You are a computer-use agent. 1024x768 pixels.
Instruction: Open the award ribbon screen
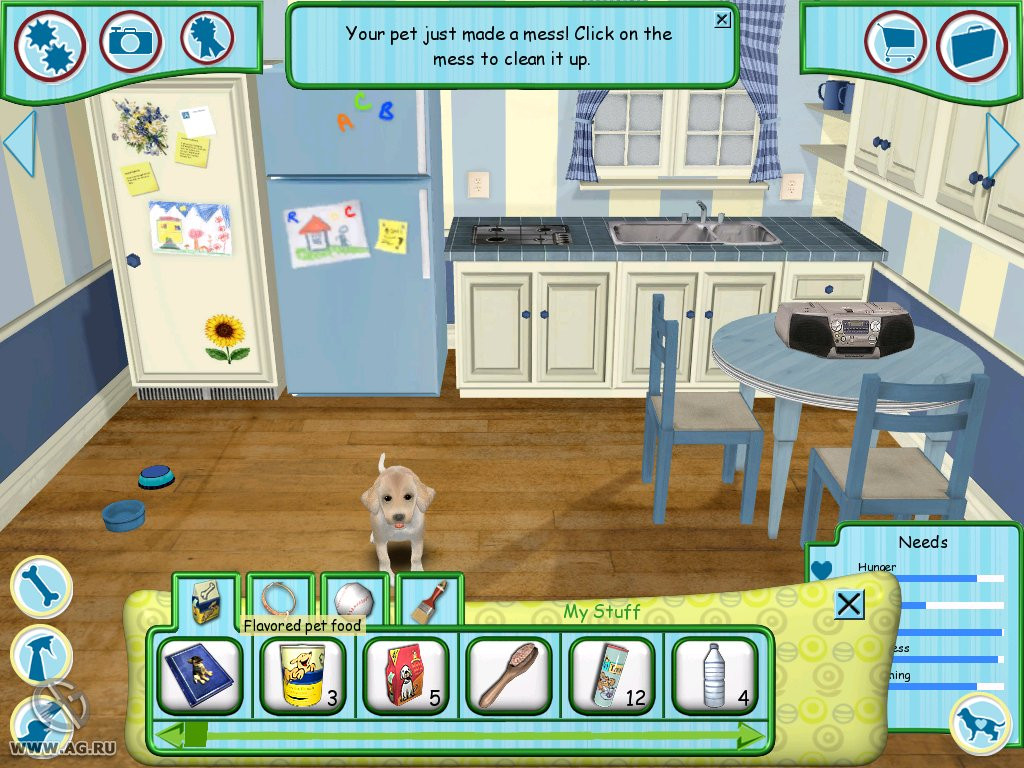(207, 39)
